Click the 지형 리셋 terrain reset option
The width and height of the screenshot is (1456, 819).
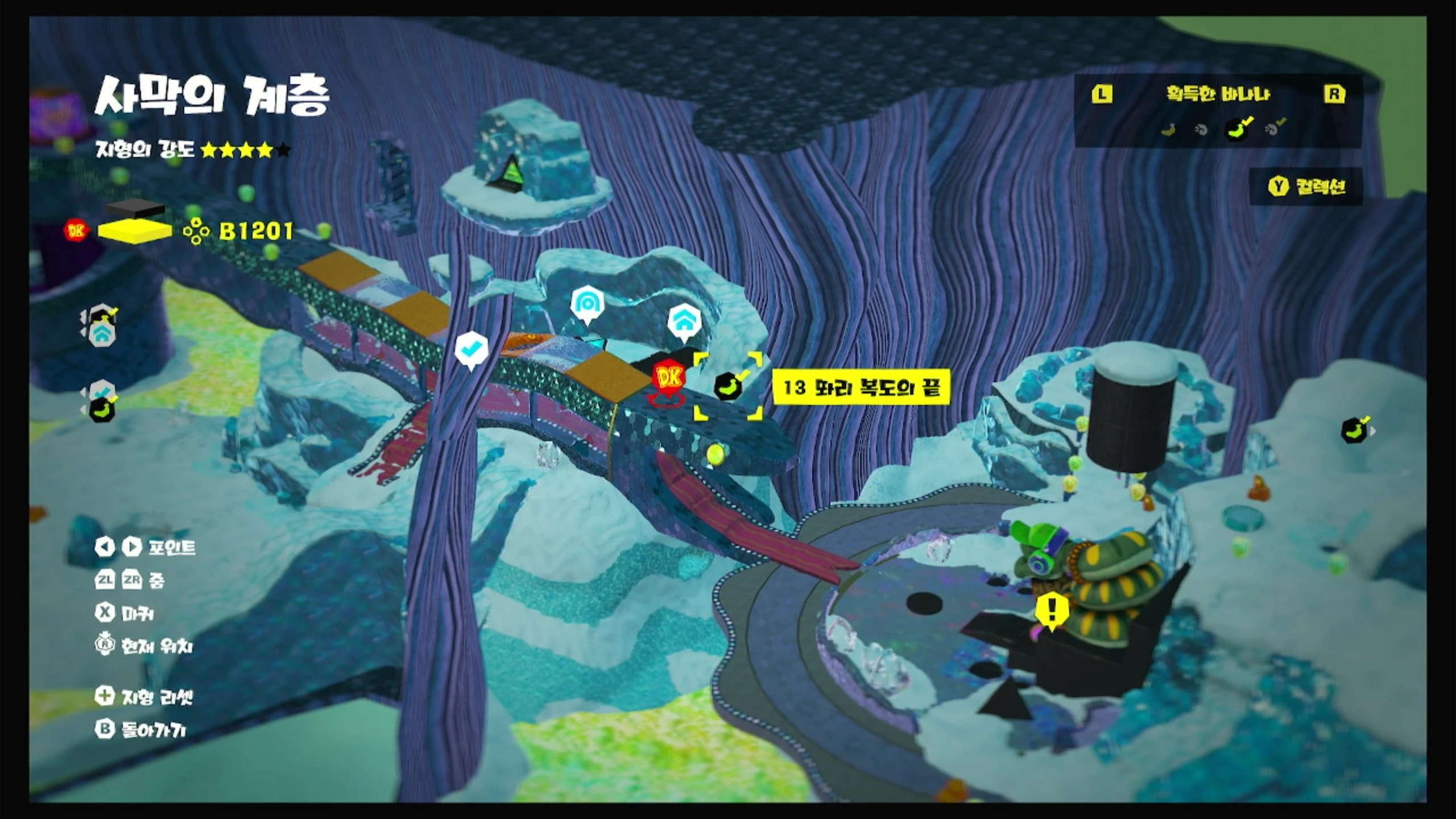point(145,696)
